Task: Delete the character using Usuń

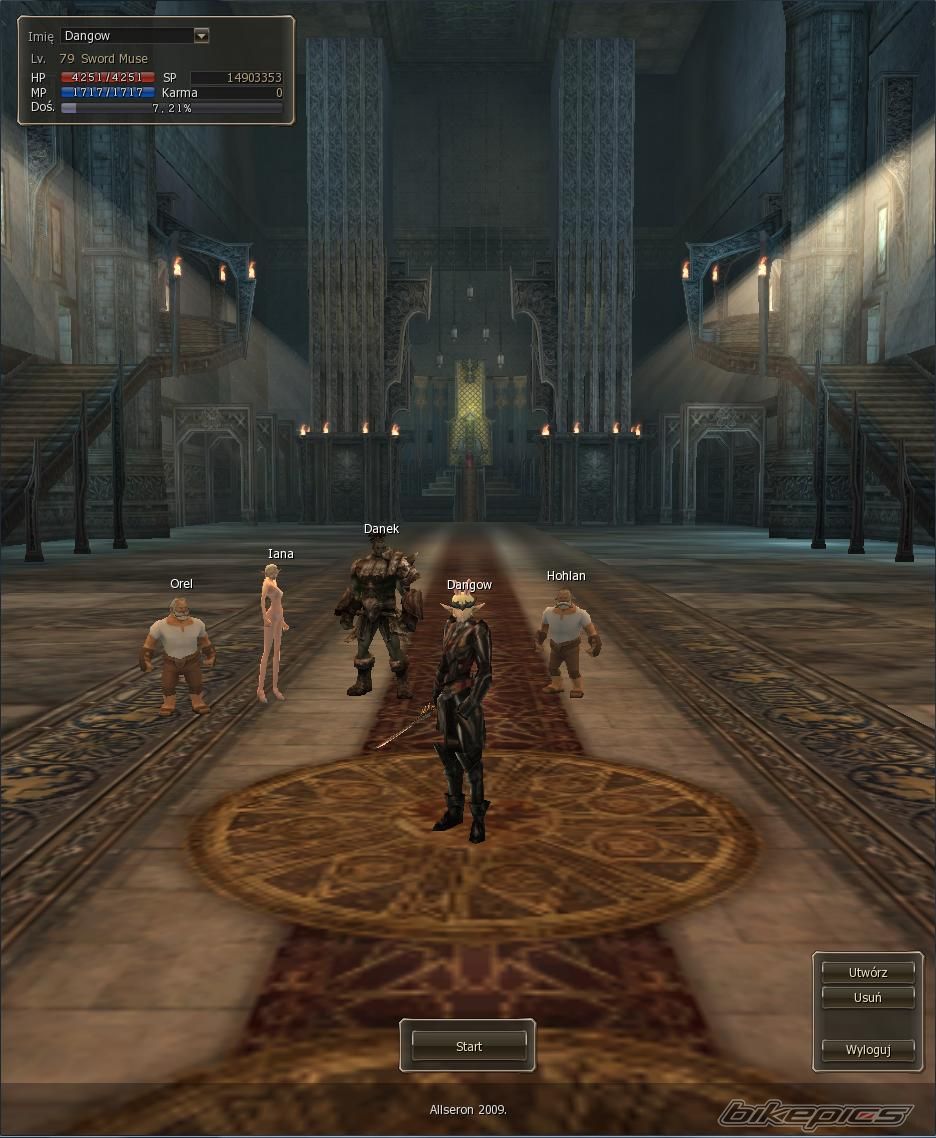Action: pyautogui.click(x=867, y=997)
